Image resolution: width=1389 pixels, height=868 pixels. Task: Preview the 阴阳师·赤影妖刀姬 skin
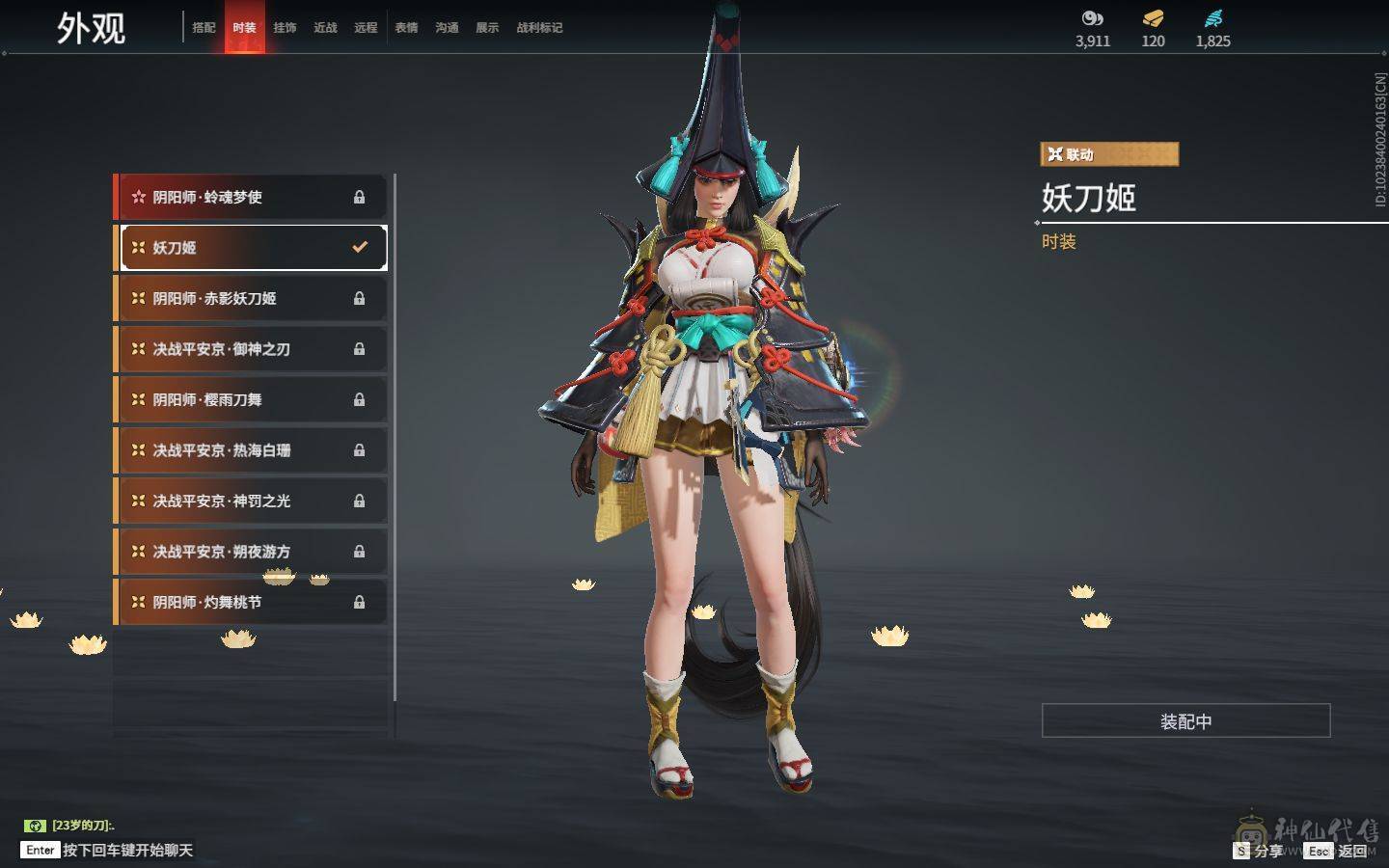[251, 299]
